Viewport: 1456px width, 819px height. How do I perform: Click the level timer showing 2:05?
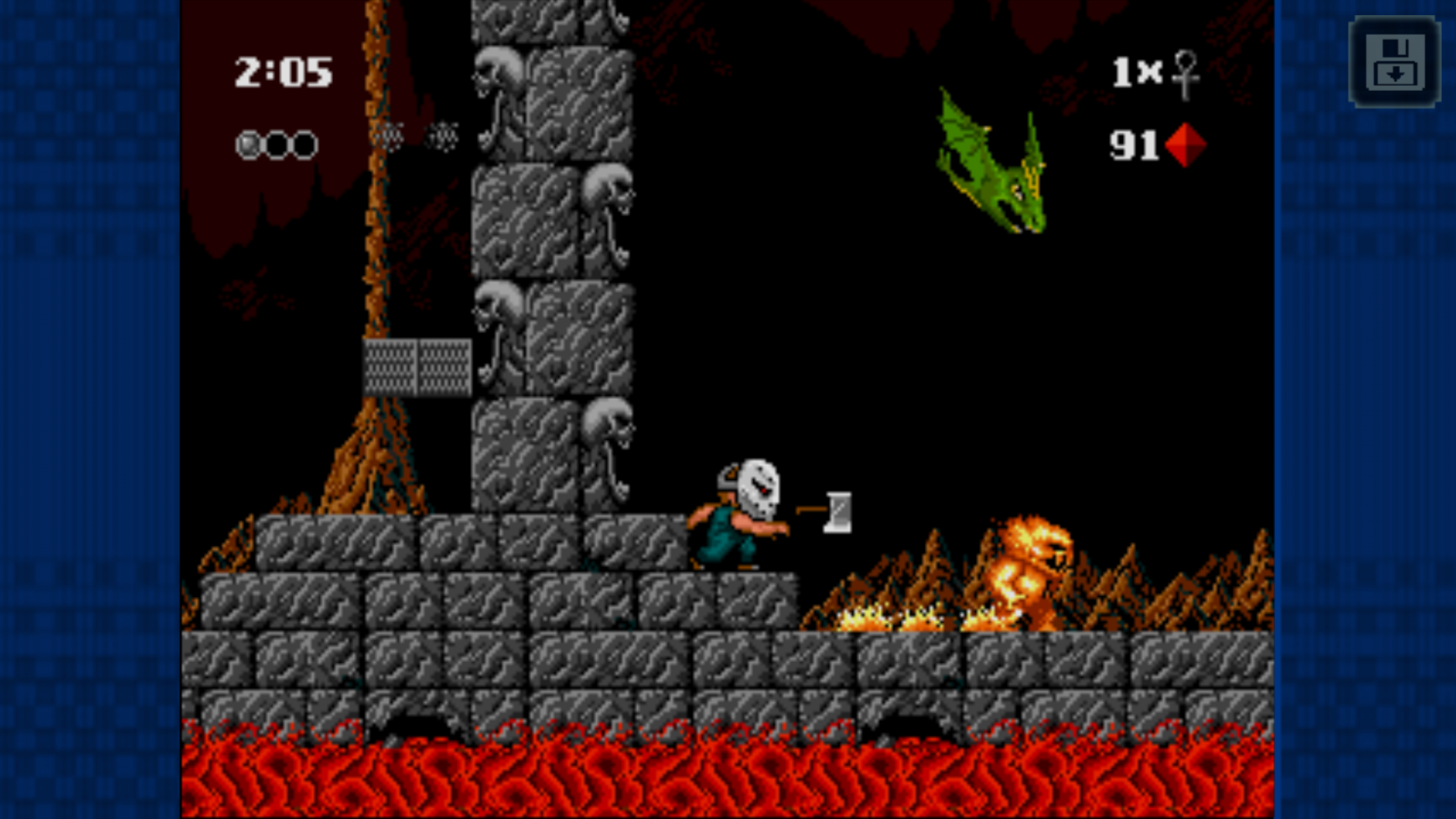click(x=284, y=72)
